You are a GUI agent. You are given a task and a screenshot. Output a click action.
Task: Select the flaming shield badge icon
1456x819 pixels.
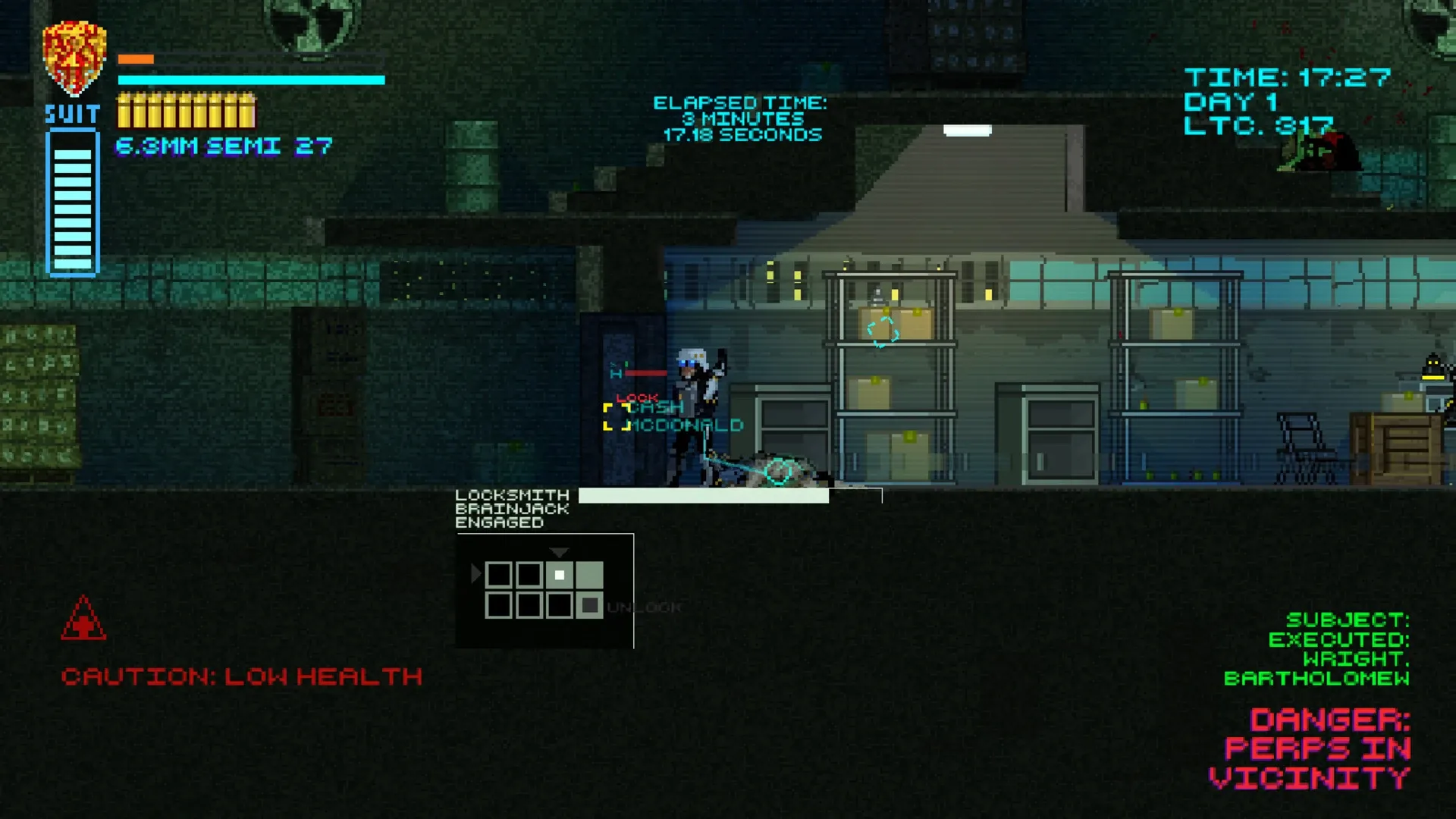tap(74, 53)
